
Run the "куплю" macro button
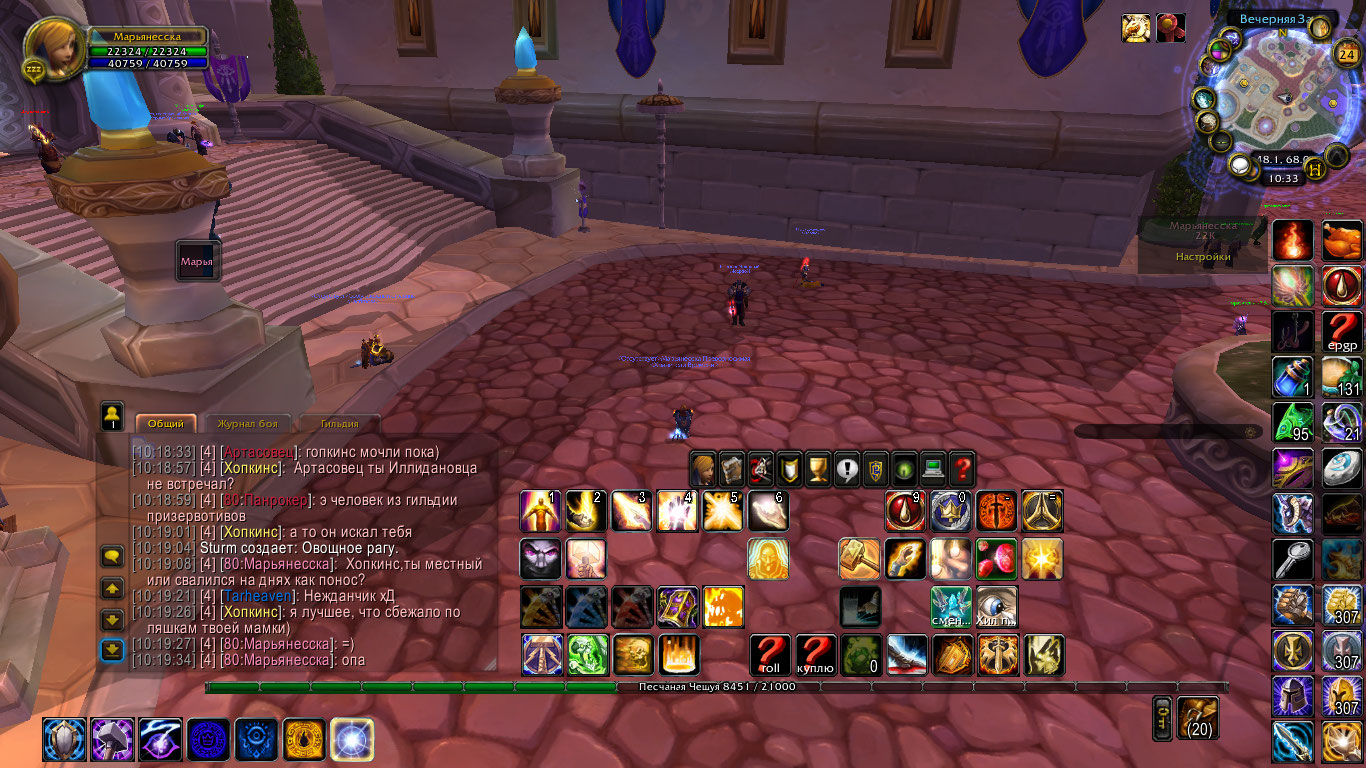tap(816, 655)
